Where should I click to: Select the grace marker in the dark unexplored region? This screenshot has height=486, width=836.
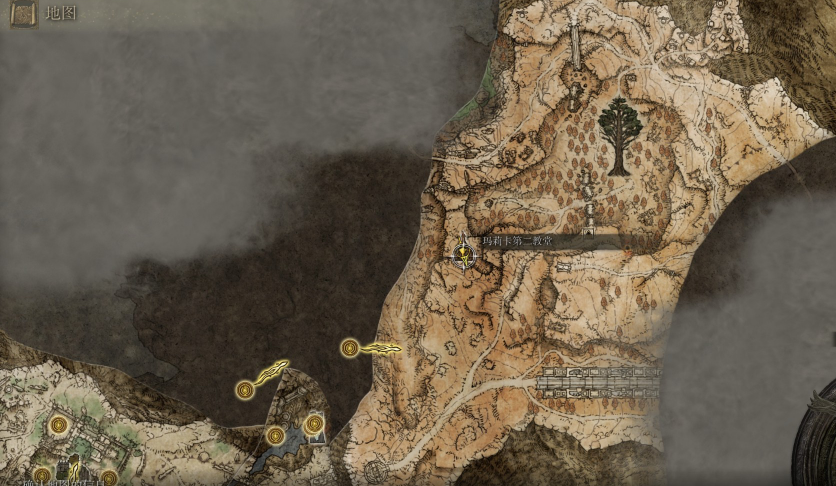(245, 389)
